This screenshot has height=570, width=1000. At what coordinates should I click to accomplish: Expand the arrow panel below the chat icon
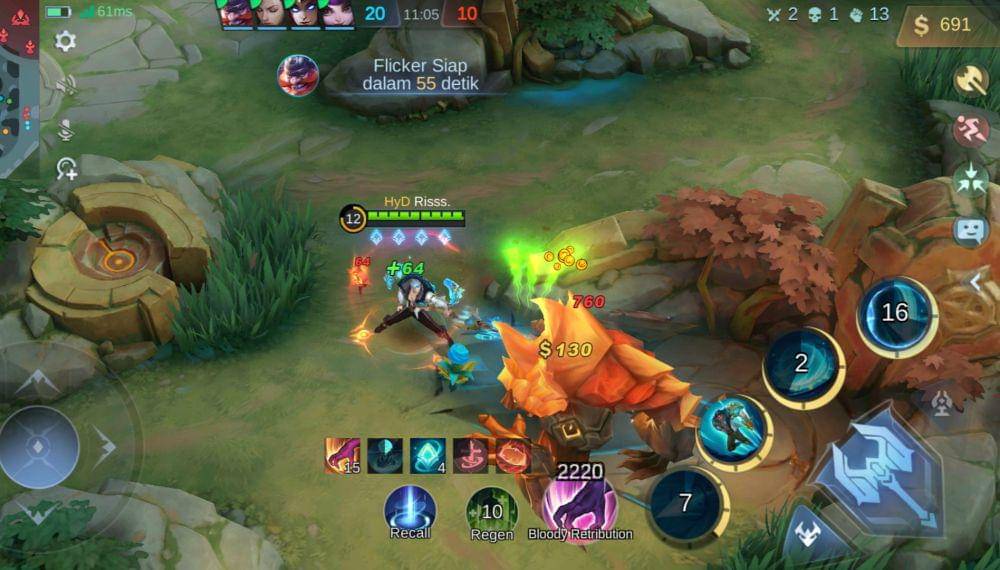click(x=977, y=283)
